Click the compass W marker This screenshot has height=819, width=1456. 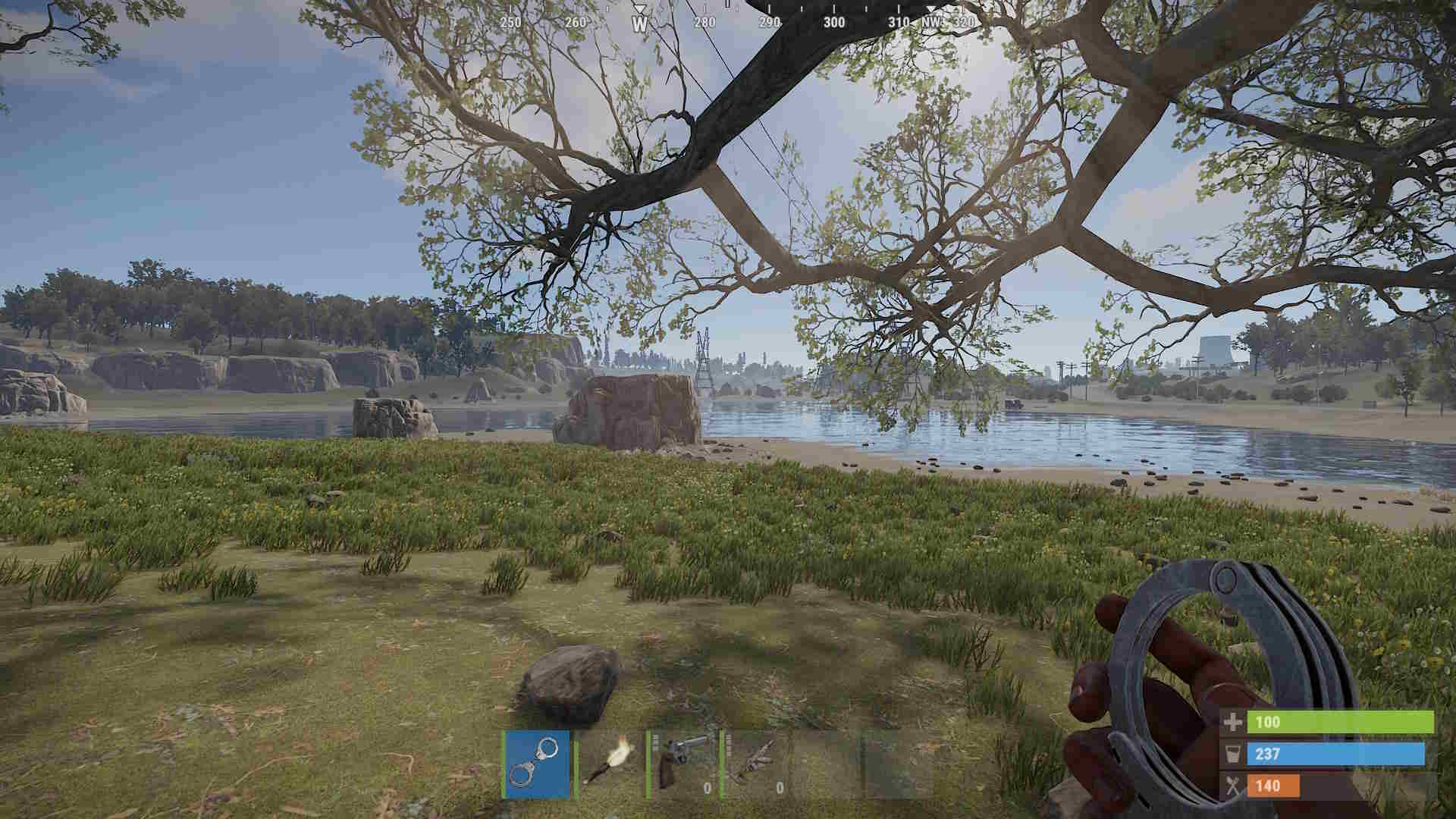(639, 25)
